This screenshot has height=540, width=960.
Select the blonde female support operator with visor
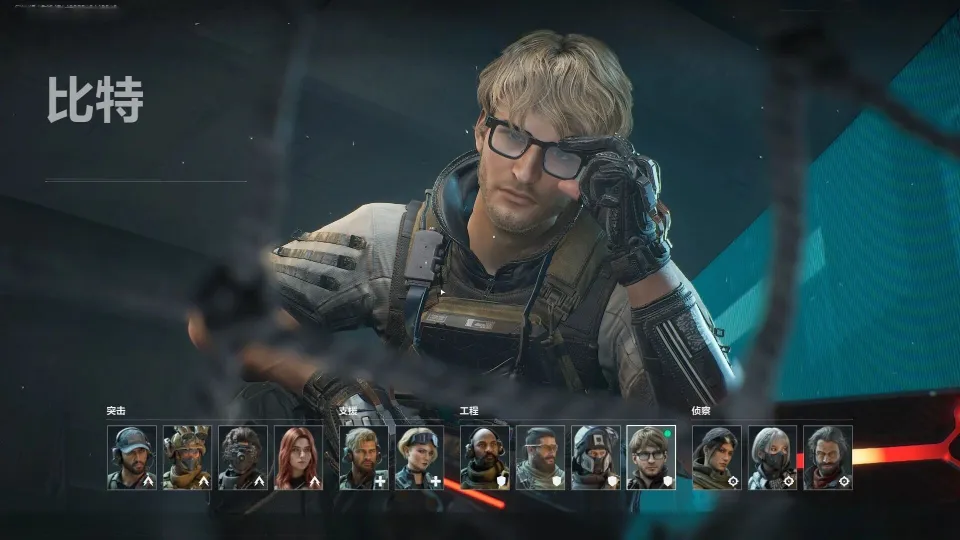click(x=420, y=458)
